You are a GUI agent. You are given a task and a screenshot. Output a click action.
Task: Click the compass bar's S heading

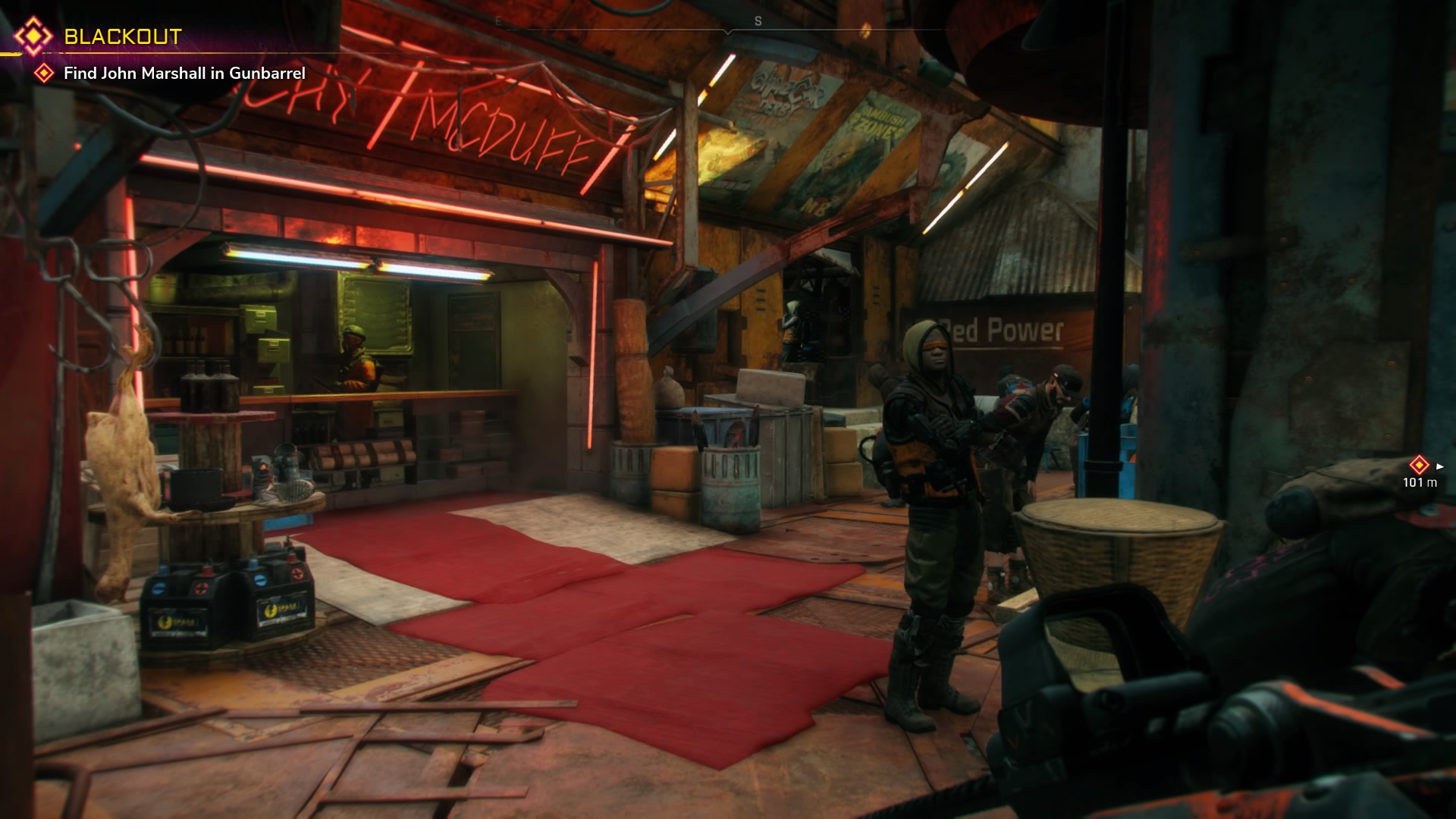[758, 21]
